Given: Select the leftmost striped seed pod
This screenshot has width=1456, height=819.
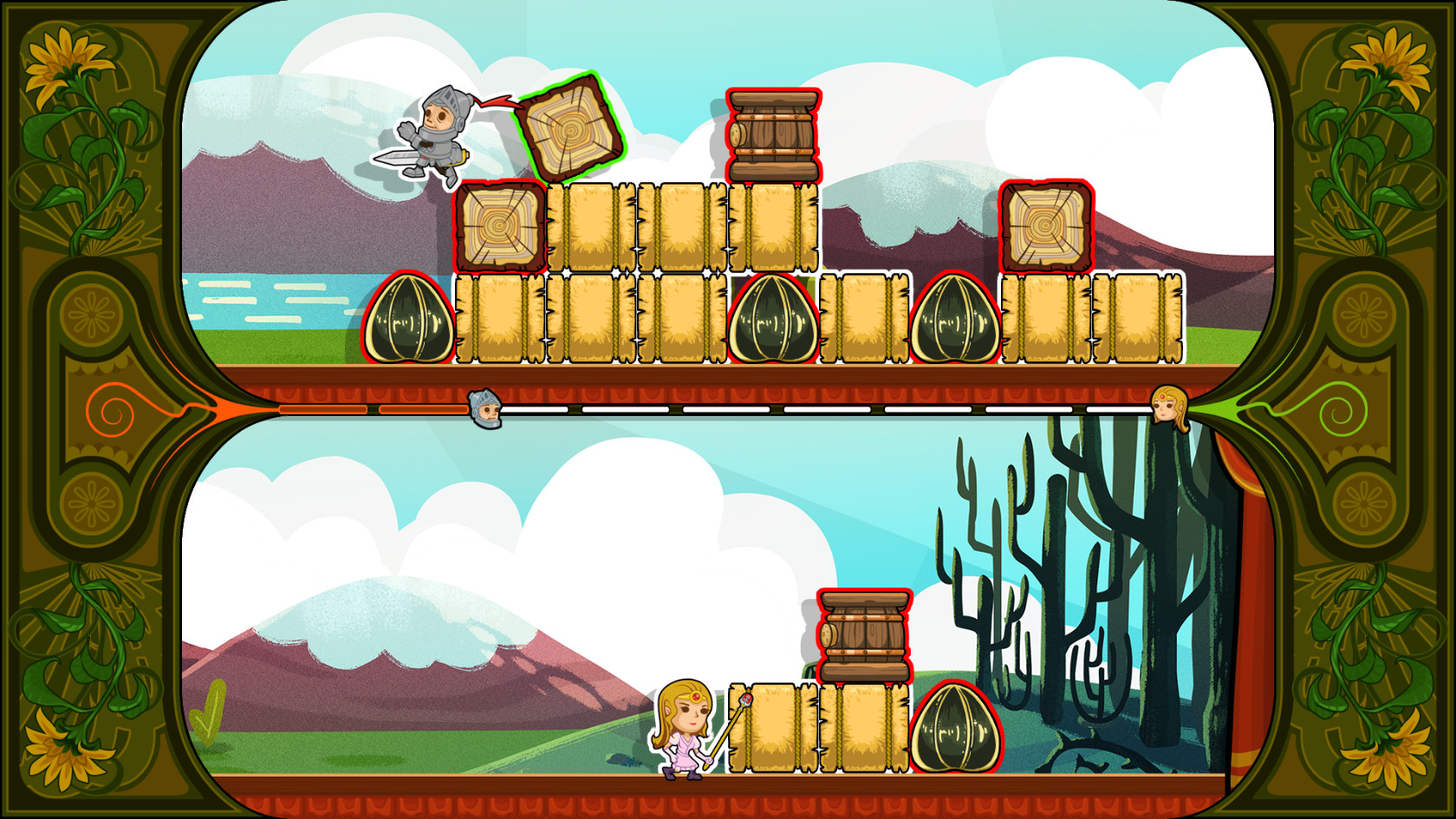Looking at the screenshot, I should point(406,316).
